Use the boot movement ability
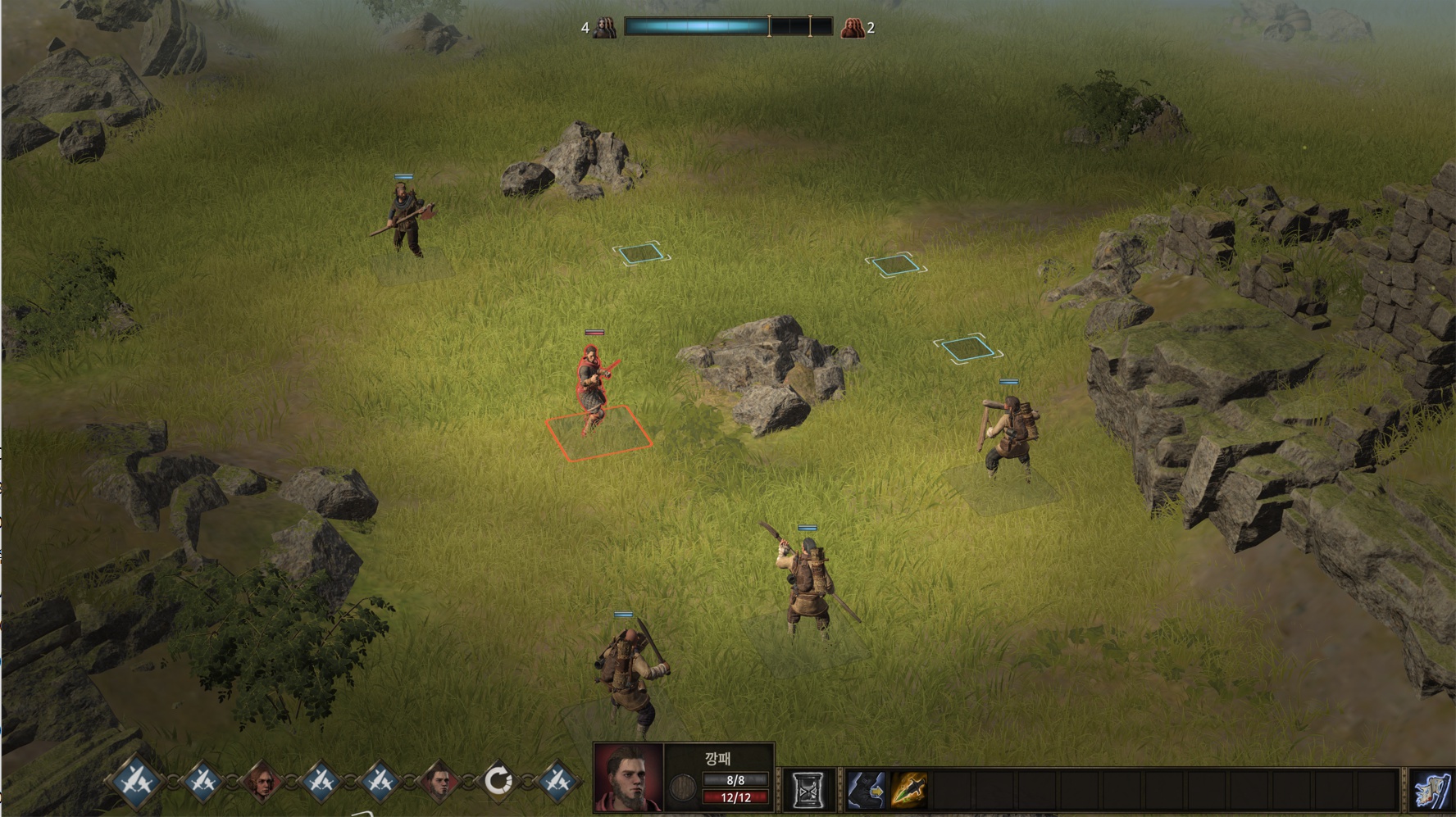The width and height of the screenshot is (1456, 817). 866,790
